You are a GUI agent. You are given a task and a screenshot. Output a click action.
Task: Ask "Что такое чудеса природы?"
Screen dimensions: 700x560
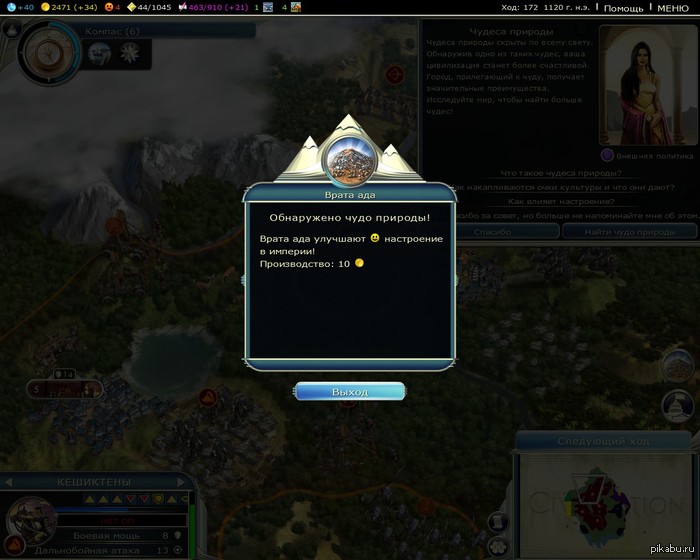pos(560,173)
